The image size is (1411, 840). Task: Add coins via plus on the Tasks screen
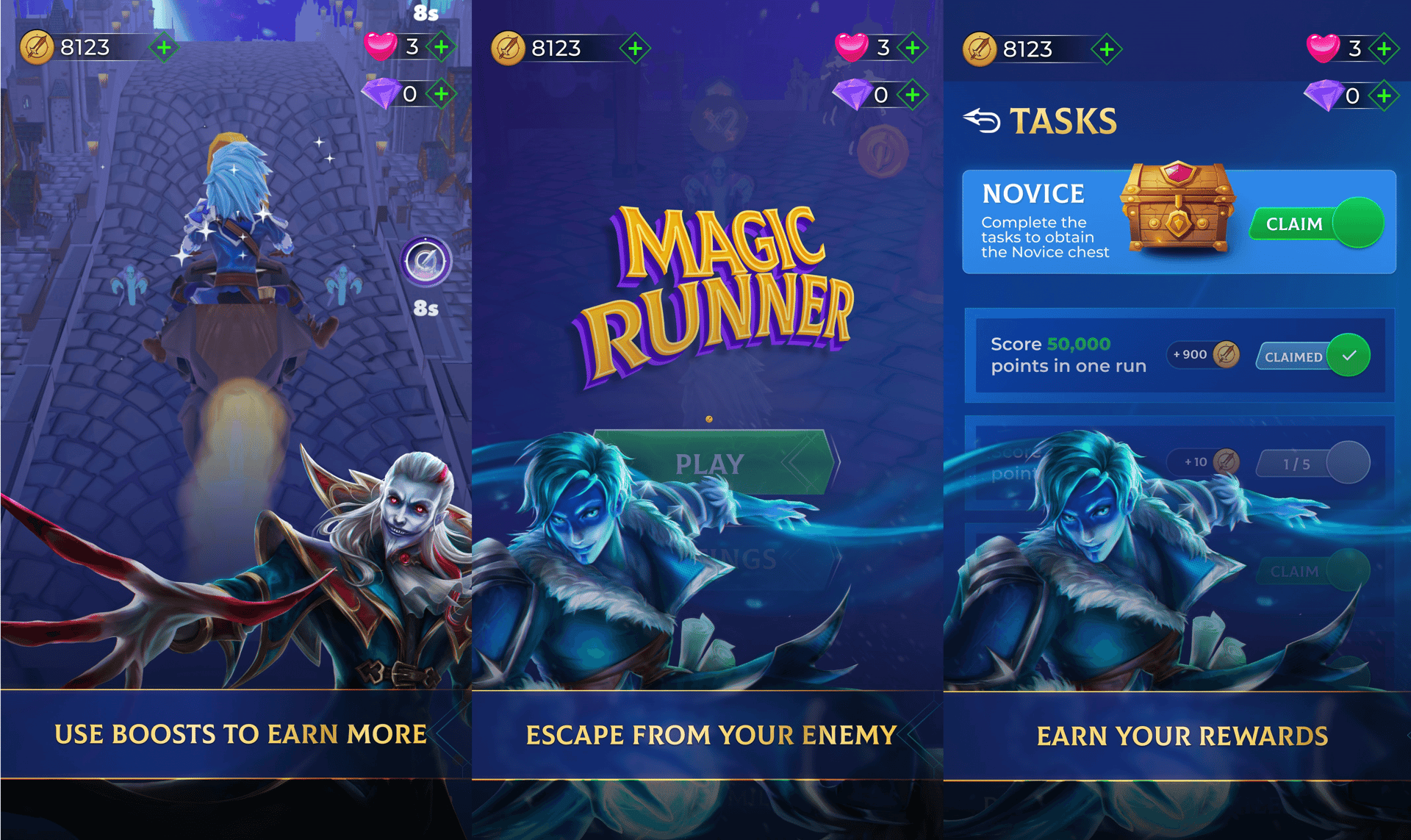coord(1107,50)
